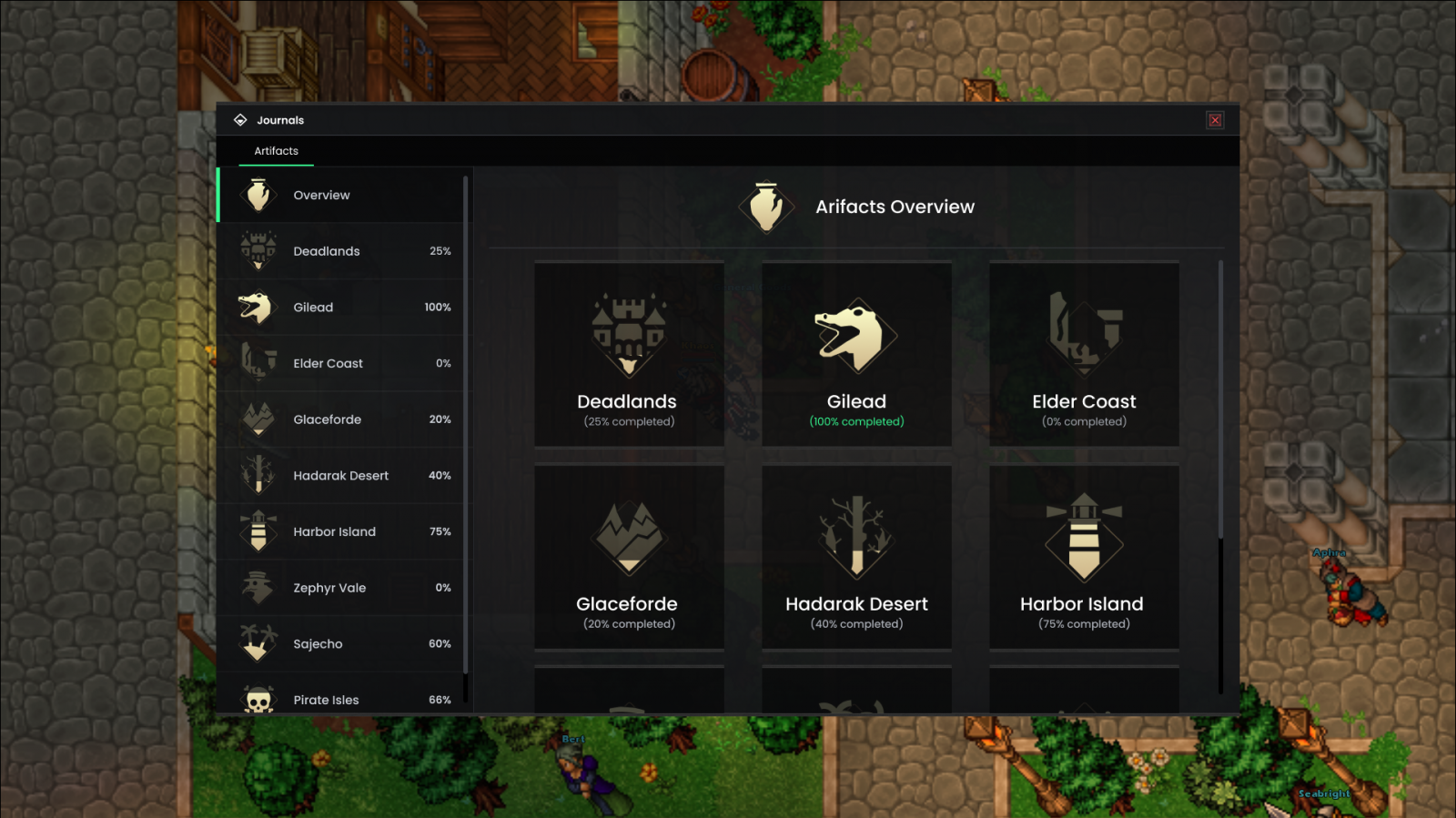Select the dead tree icon for Hadarak Desert

coord(258,475)
